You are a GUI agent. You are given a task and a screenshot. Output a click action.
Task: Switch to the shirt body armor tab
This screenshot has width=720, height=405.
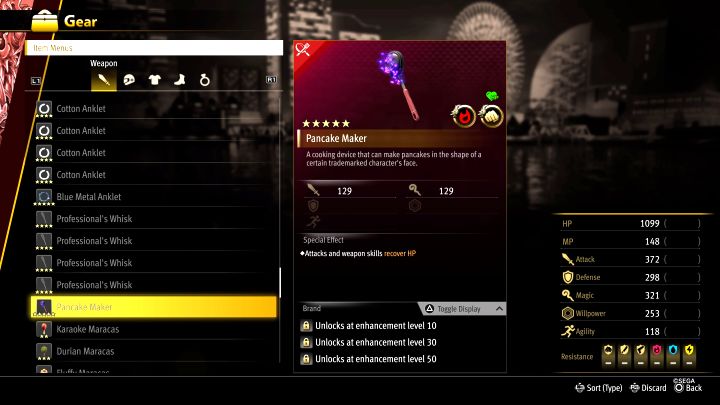[154, 79]
